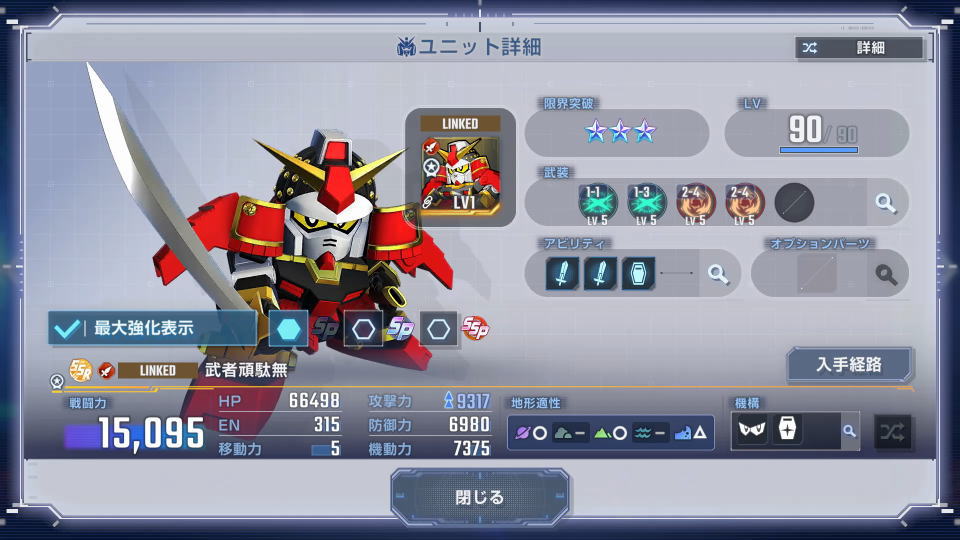Viewport: 960px width, 540px height.
Task: Select the empty option parts slot
Action: 817,274
